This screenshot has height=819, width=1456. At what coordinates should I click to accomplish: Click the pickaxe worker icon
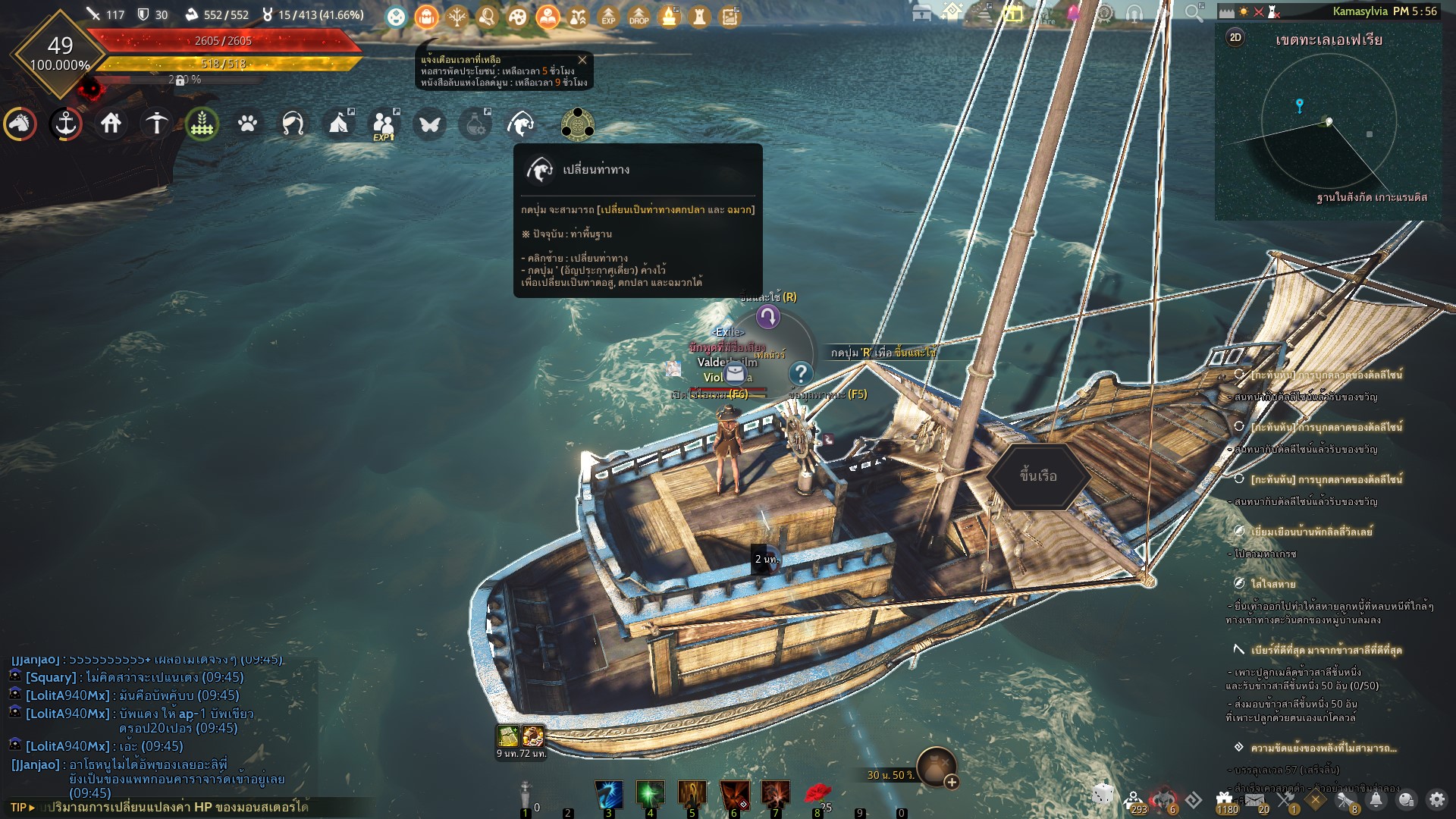pyautogui.click(x=157, y=124)
